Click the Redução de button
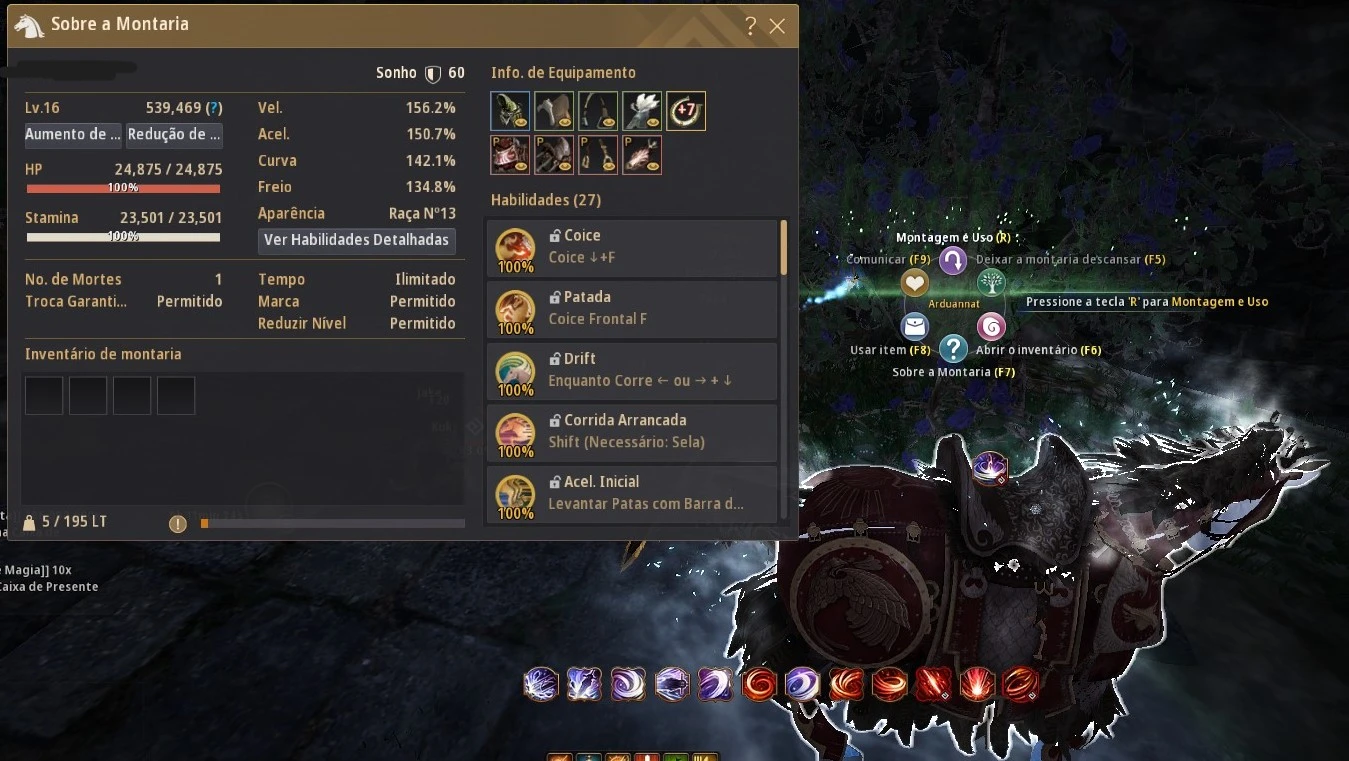 click(x=174, y=135)
